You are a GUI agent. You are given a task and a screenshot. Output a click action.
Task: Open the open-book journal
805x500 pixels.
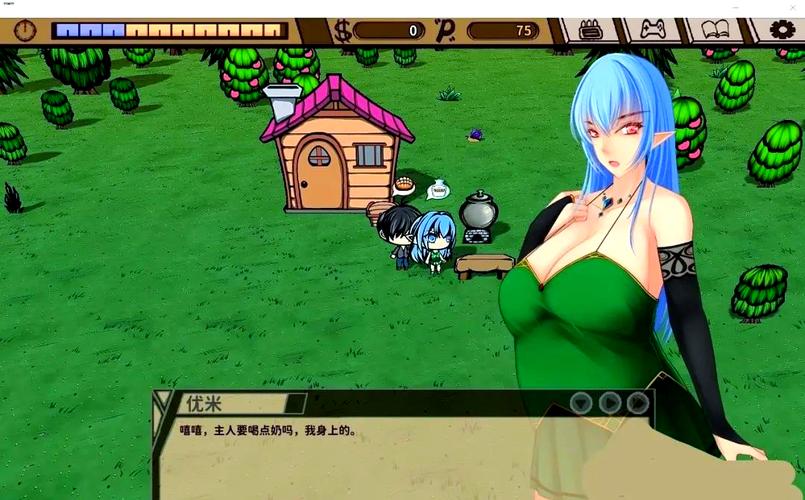coord(714,31)
